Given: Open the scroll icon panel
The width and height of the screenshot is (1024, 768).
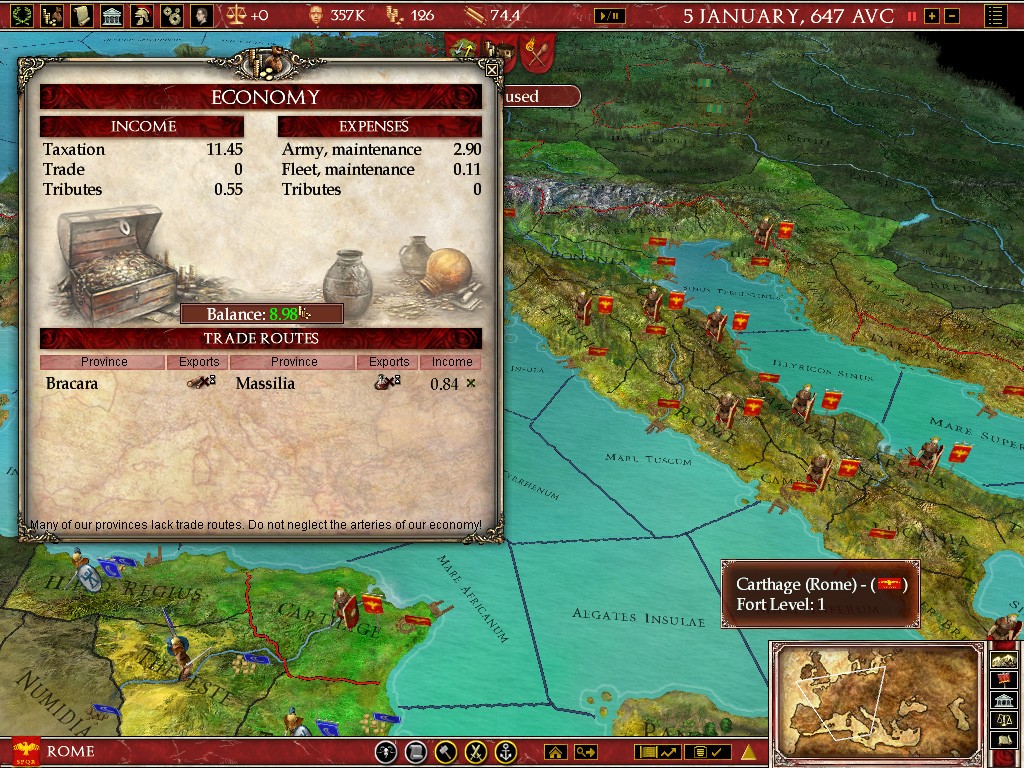Looking at the screenshot, I should (x=82, y=15).
